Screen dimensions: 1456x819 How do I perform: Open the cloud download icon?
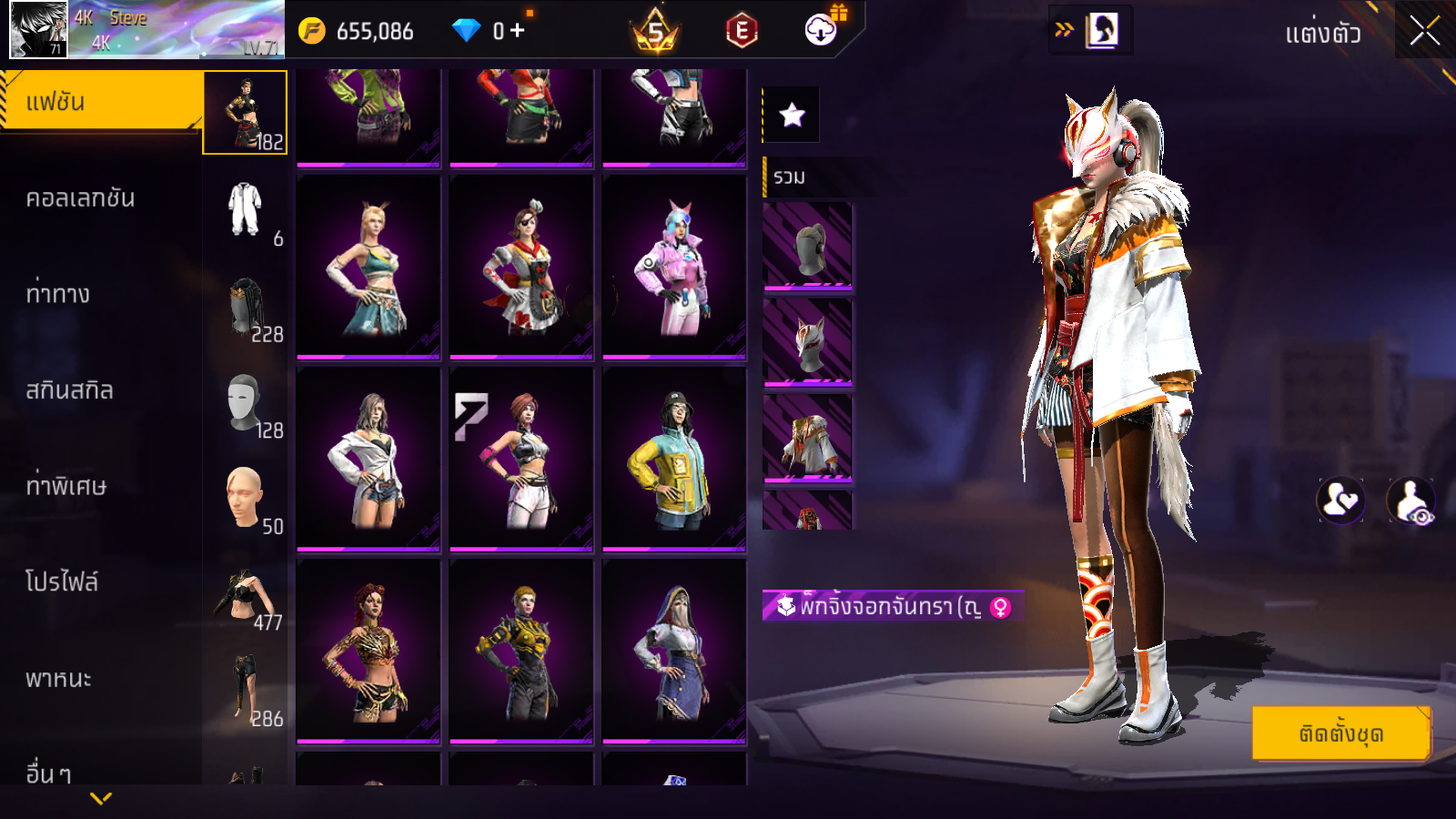[x=821, y=30]
